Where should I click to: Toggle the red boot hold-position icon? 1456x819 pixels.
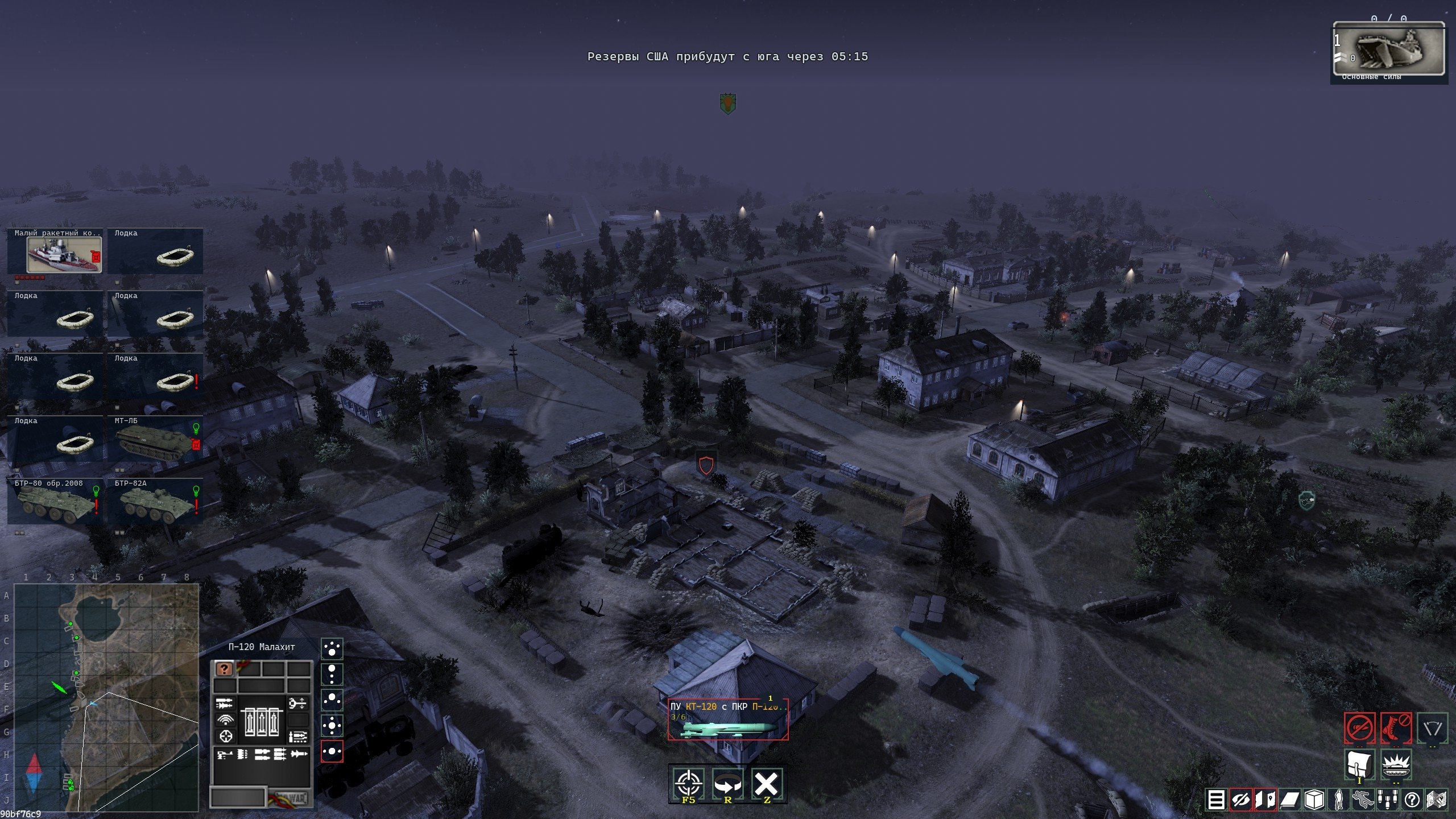(x=1396, y=727)
